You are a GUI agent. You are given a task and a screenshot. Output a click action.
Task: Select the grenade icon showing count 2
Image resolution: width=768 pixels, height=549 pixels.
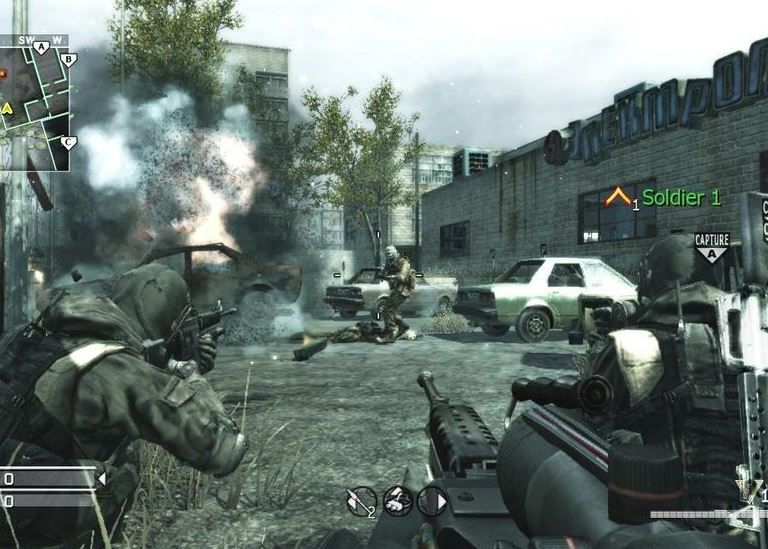361,500
